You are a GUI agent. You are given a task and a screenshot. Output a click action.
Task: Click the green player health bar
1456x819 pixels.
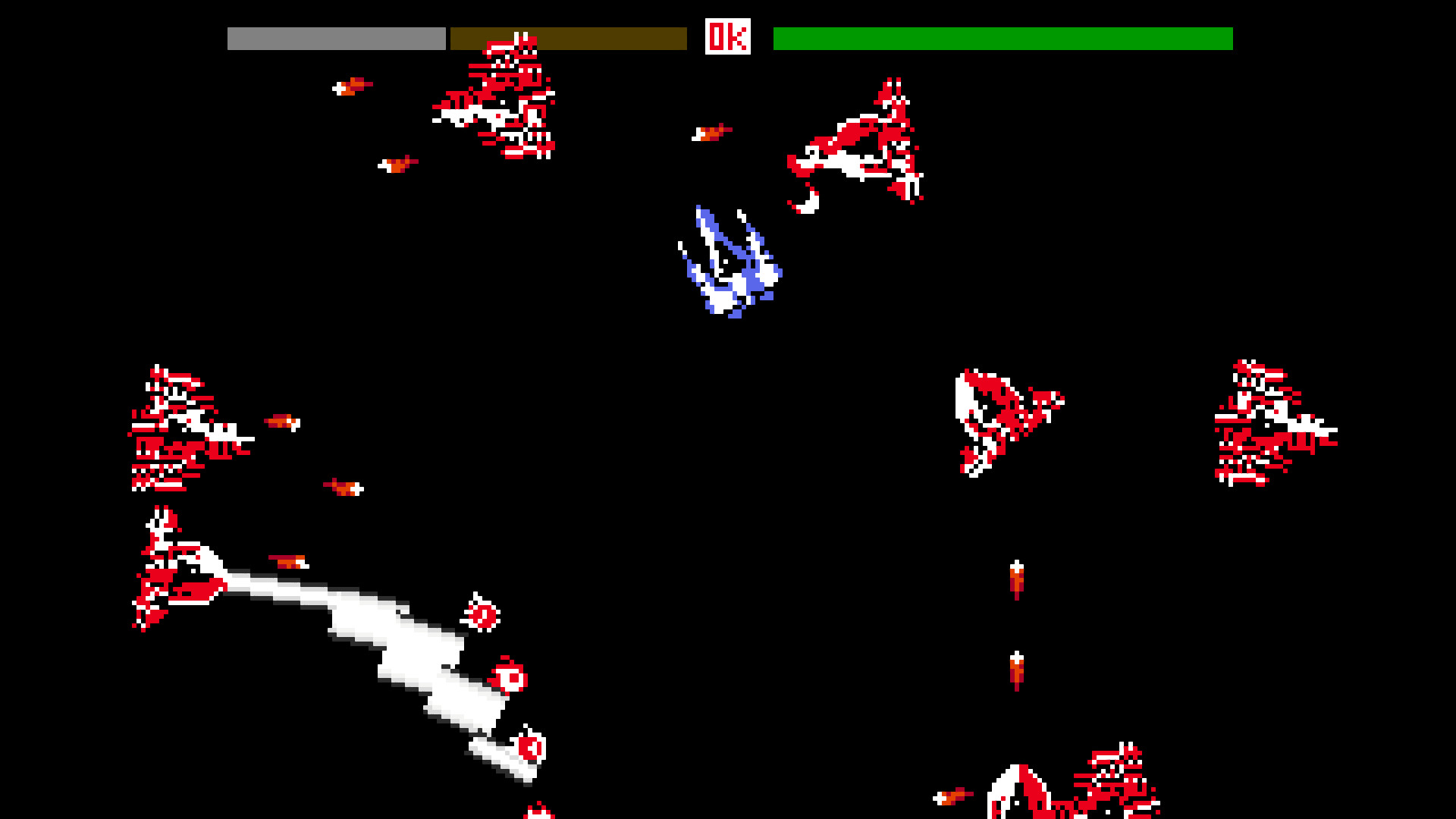pyautogui.click(x=1001, y=35)
